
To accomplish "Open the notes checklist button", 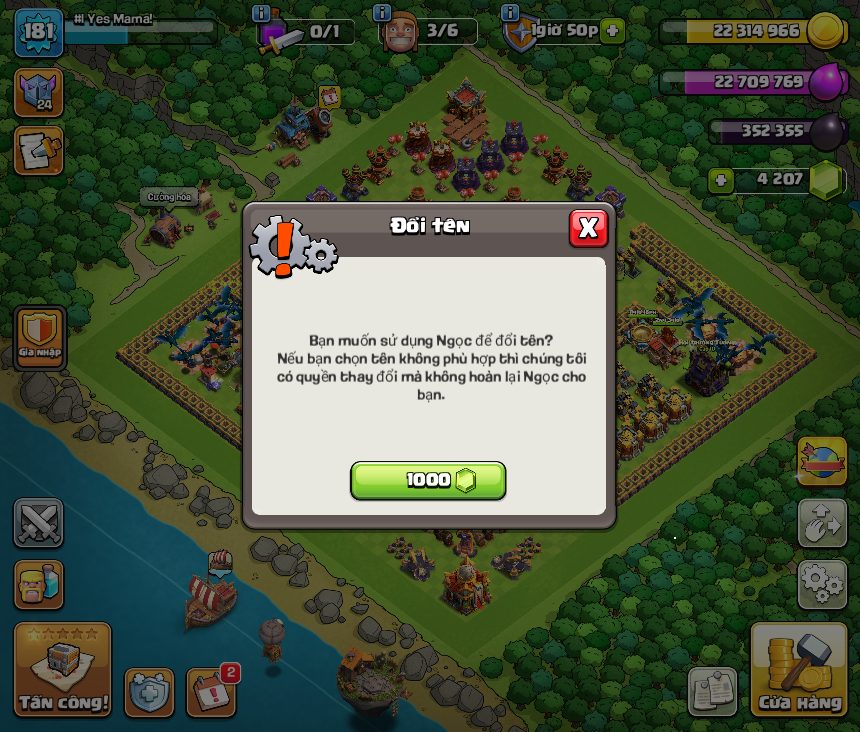I will tap(713, 692).
